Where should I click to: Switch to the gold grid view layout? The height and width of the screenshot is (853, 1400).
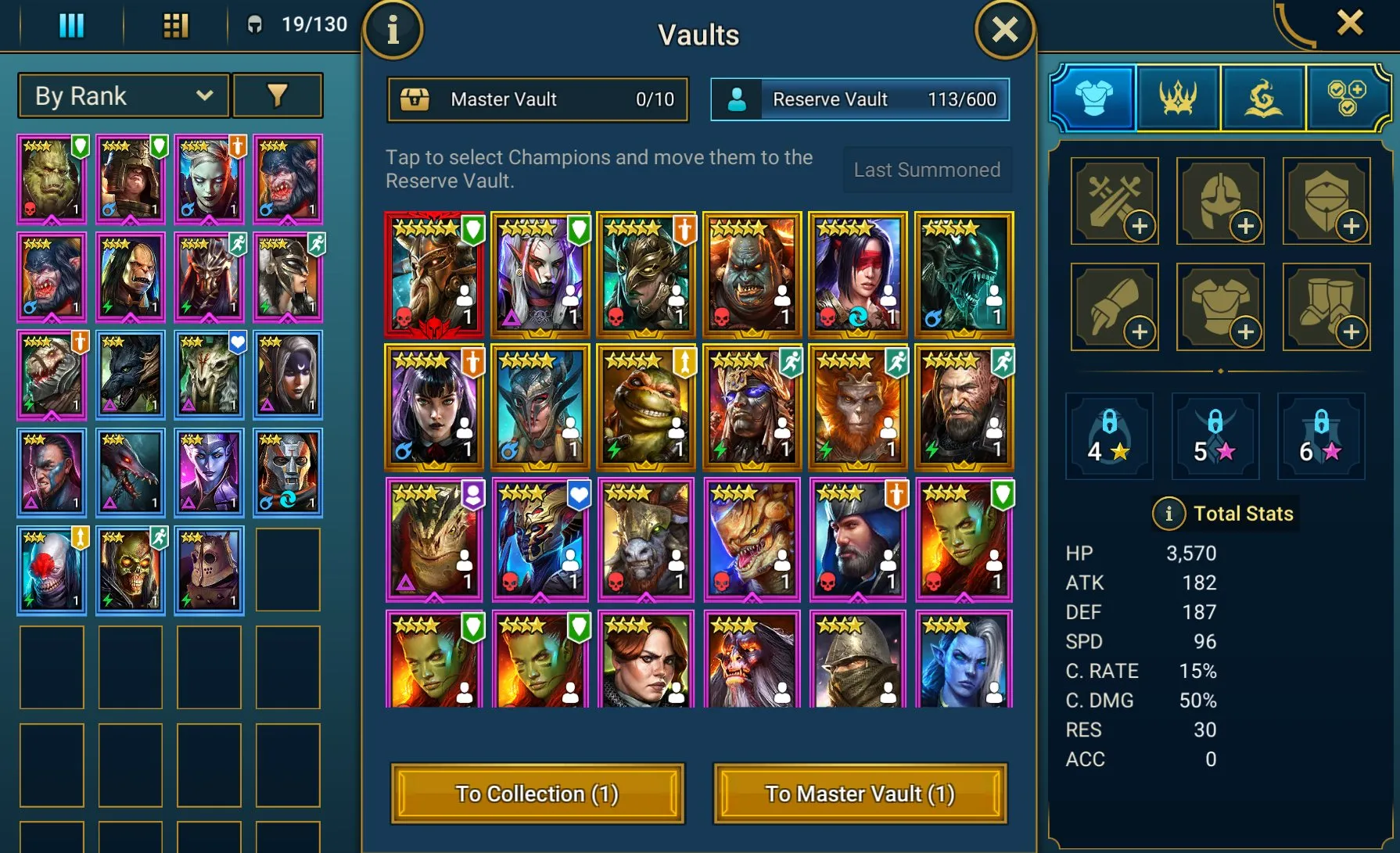pyautogui.click(x=174, y=24)
